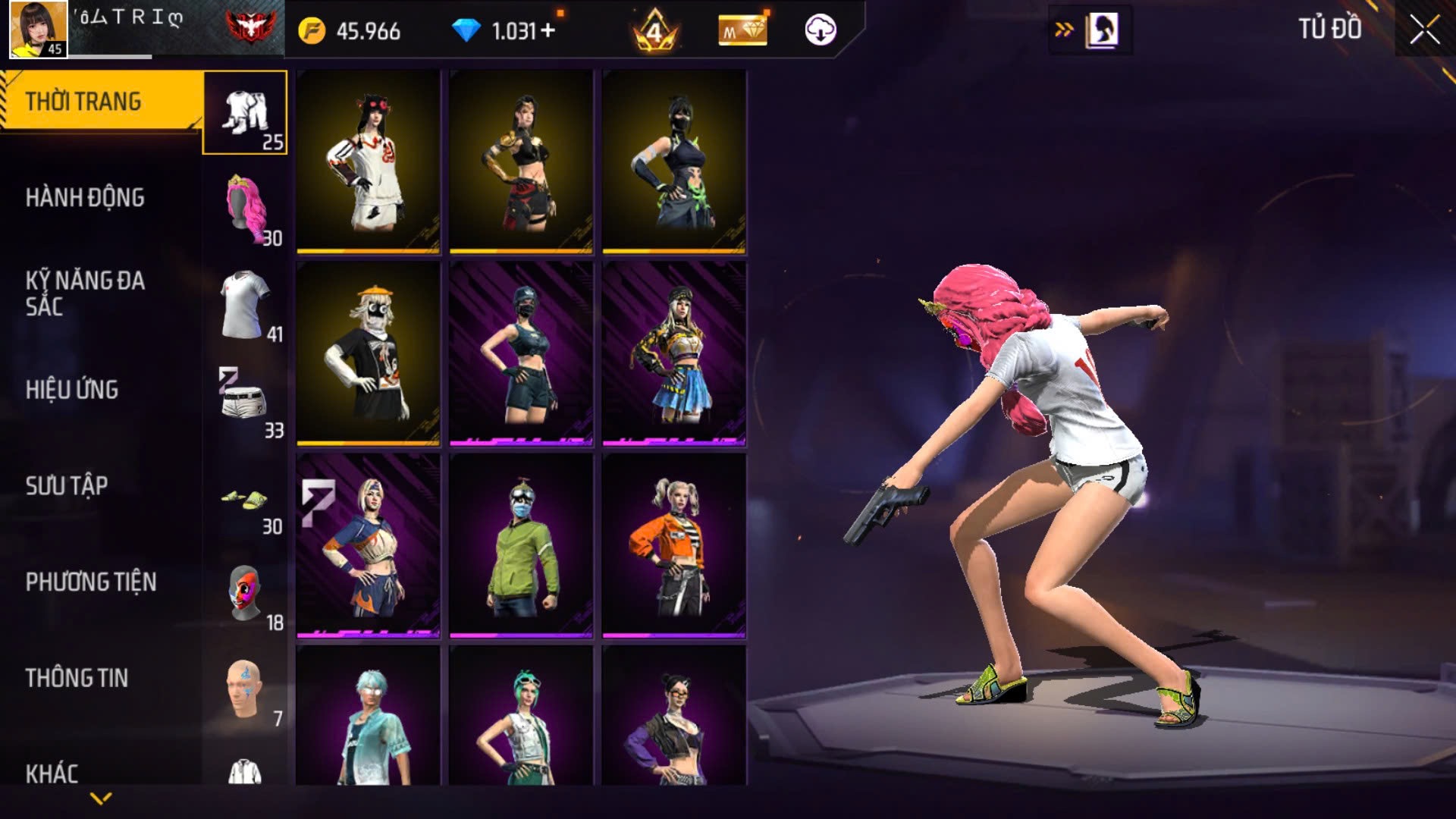The width and height of the screenshot is (1456, 819).
Task: Select the green jacket propeller-hat outfit
Action: pyautogui.click(x=521, y=546)
